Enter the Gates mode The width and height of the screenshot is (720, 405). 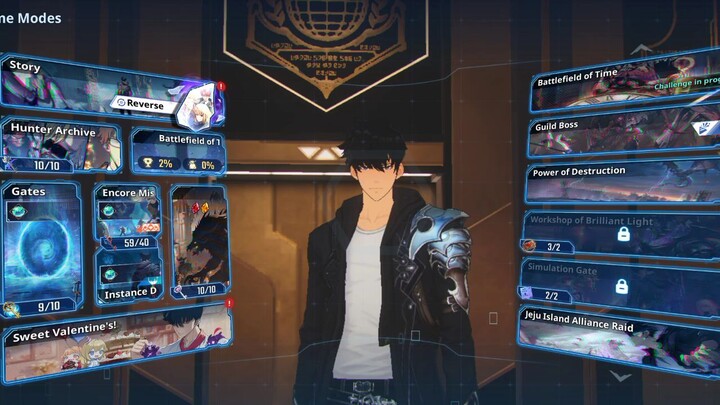click(42, 247)
